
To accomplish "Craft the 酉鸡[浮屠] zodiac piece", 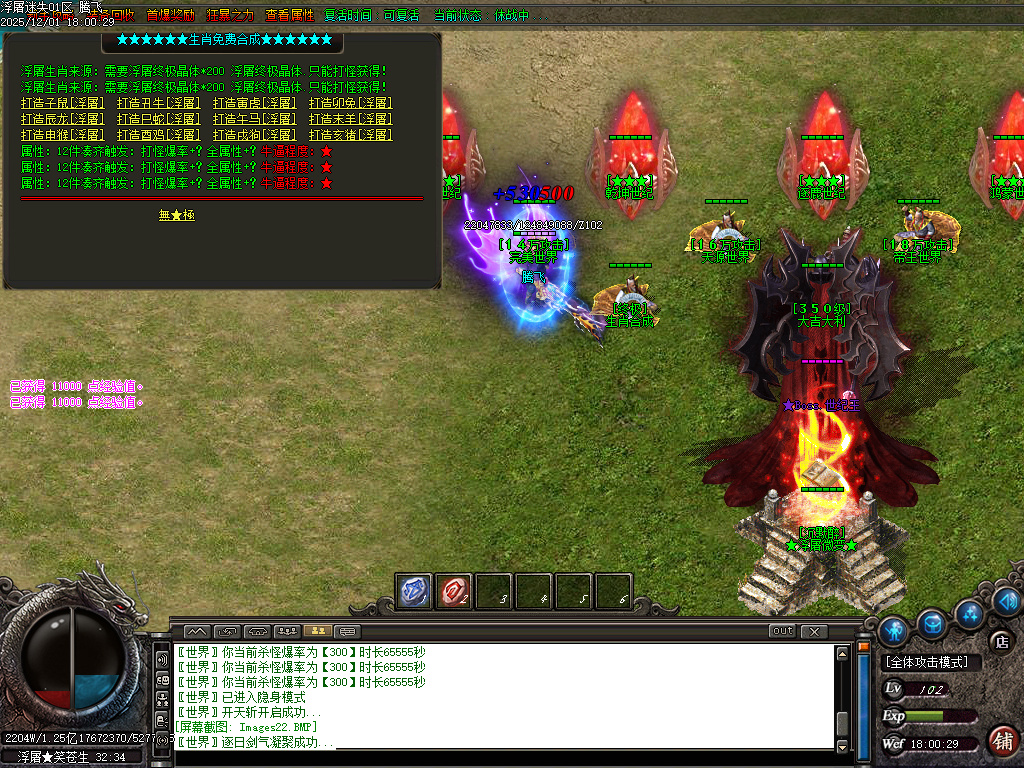I will point(158,135).
